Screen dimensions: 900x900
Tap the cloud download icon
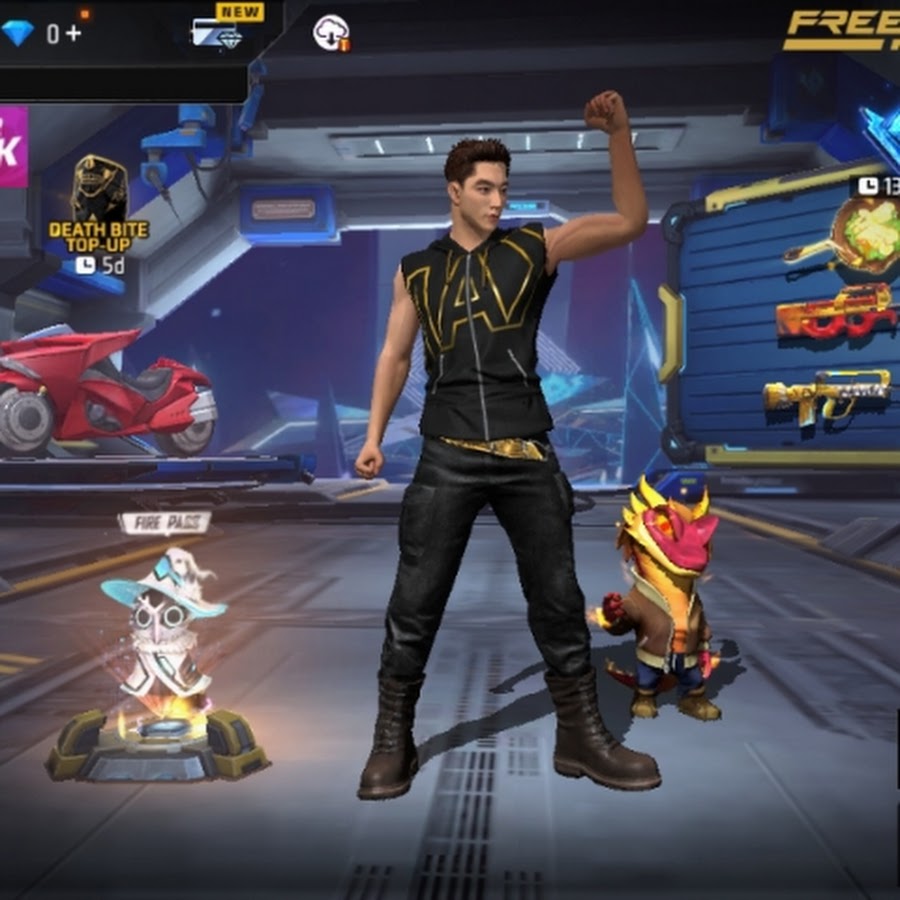click(331, 33)
